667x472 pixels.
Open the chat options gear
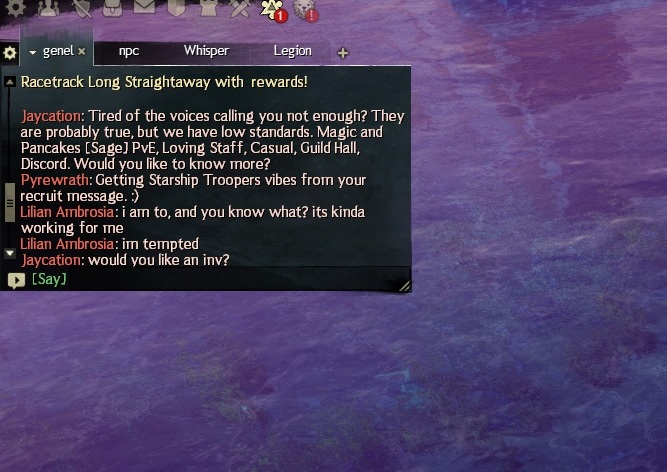(x=10, y=52)
